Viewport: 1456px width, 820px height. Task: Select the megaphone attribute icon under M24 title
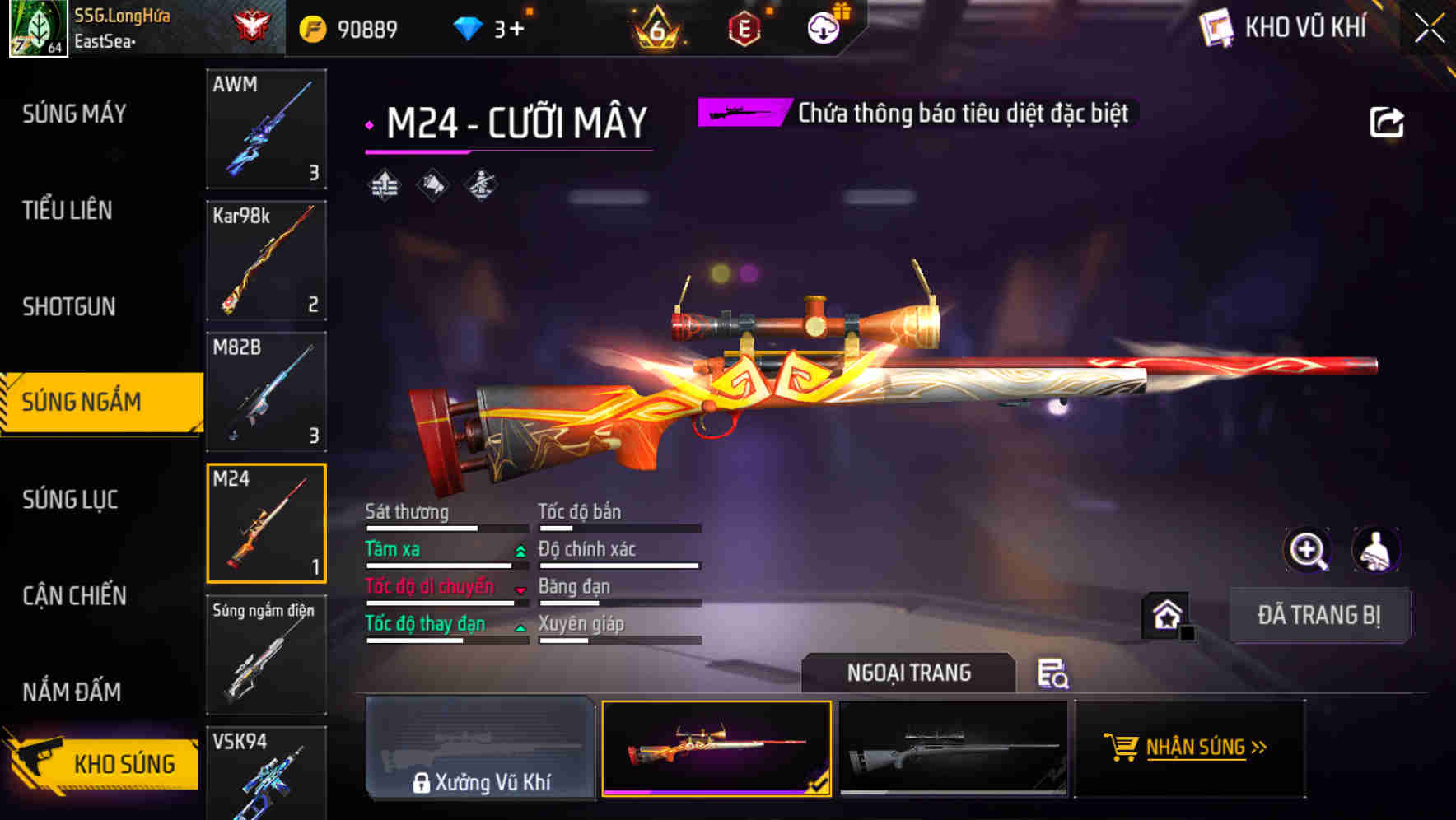point(432,185)
